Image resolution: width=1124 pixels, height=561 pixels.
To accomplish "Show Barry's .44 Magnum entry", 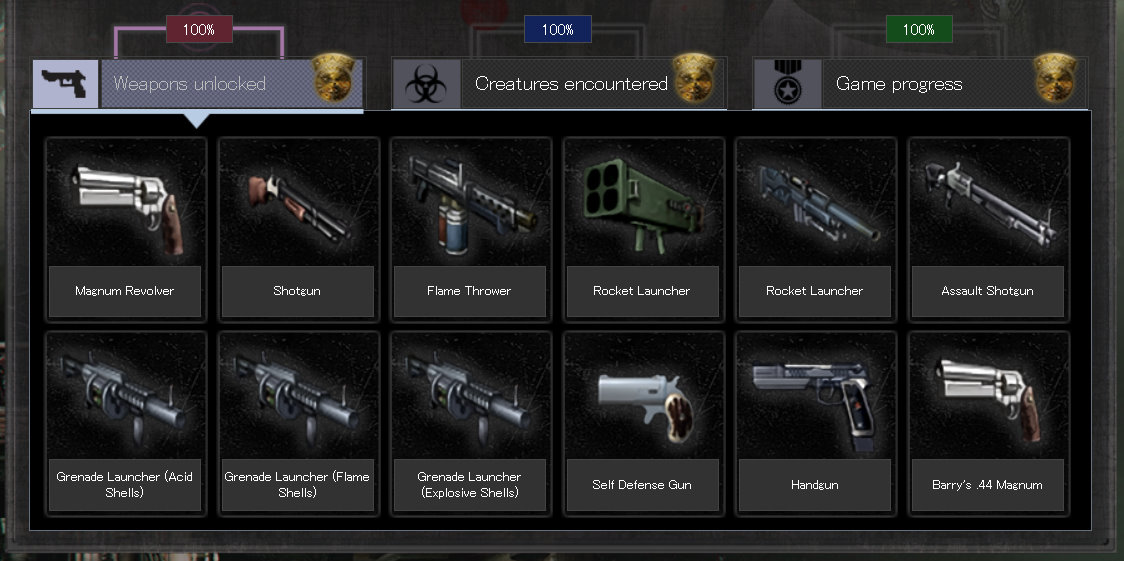I will coord(987,422).
